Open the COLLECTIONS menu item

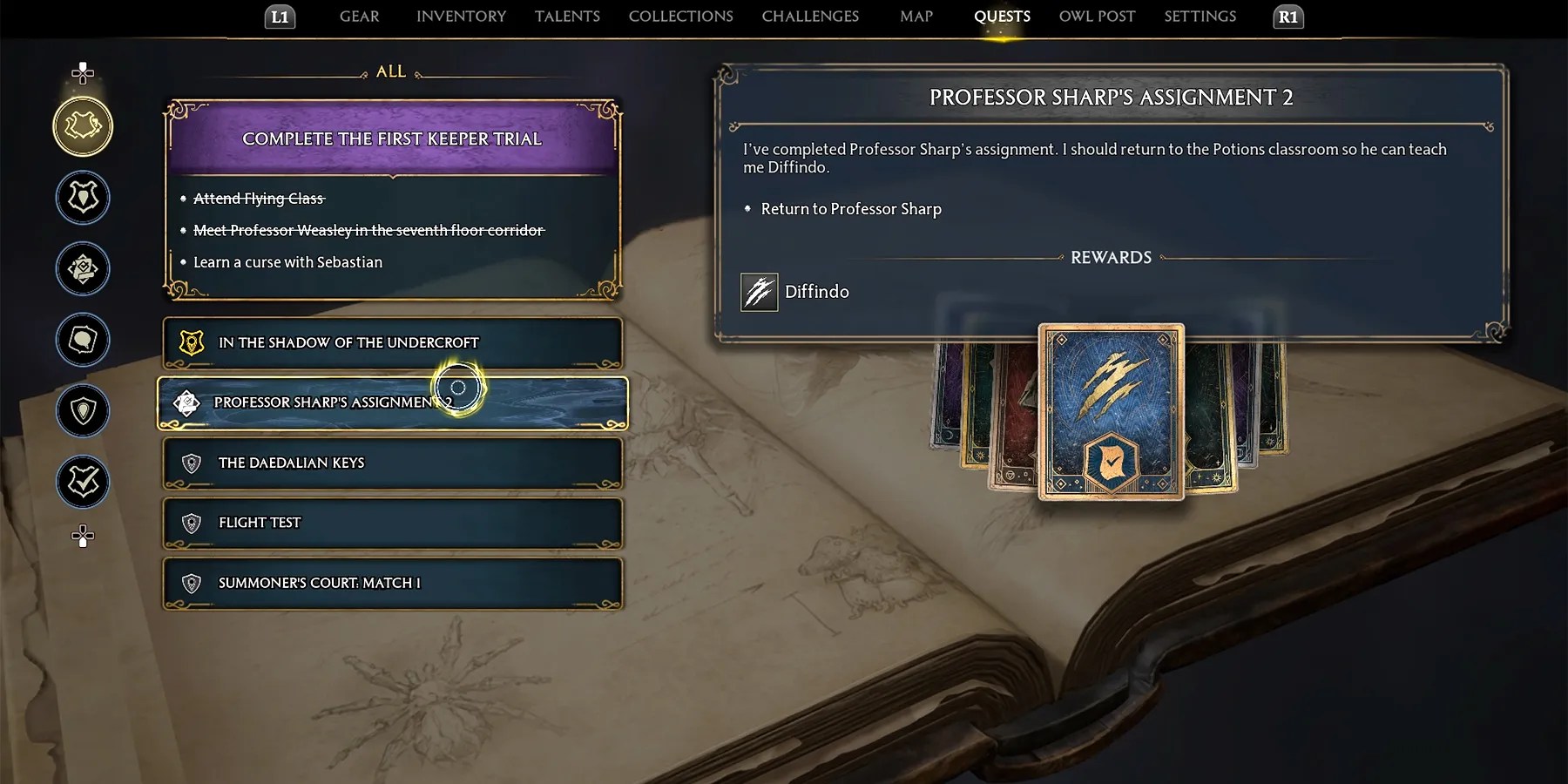pyautogui.click(x=680, y=16)
